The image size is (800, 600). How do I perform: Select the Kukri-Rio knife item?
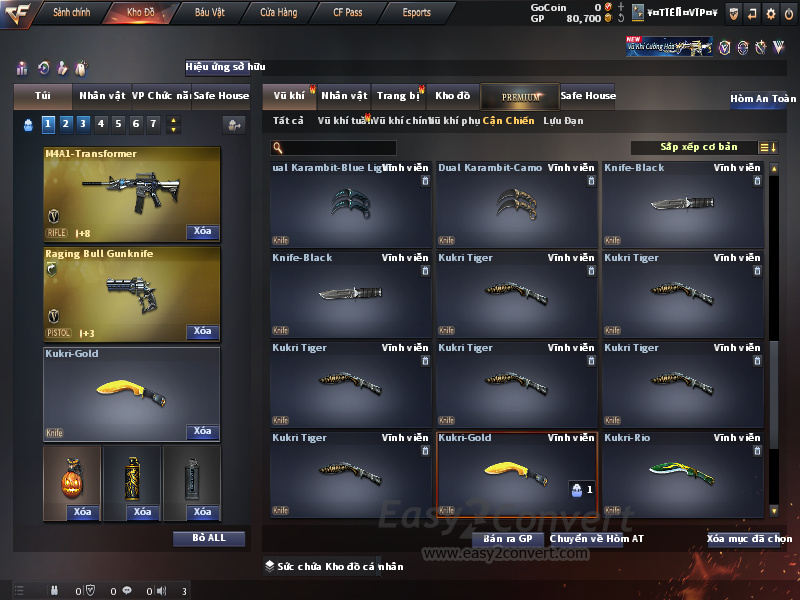(683, 475)
